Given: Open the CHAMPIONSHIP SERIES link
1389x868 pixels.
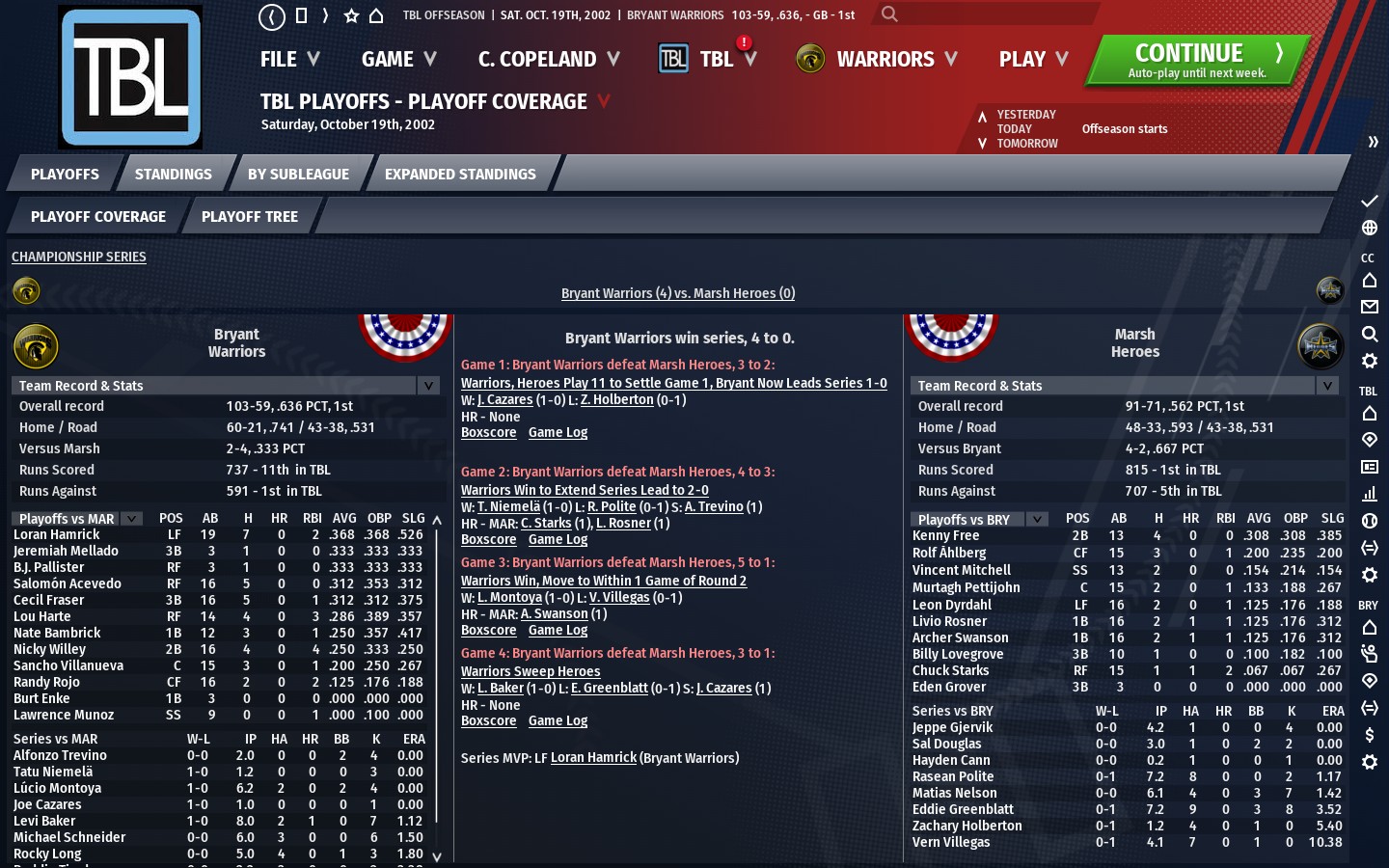Looking at the screenshot, I should [x=79, y=257].
